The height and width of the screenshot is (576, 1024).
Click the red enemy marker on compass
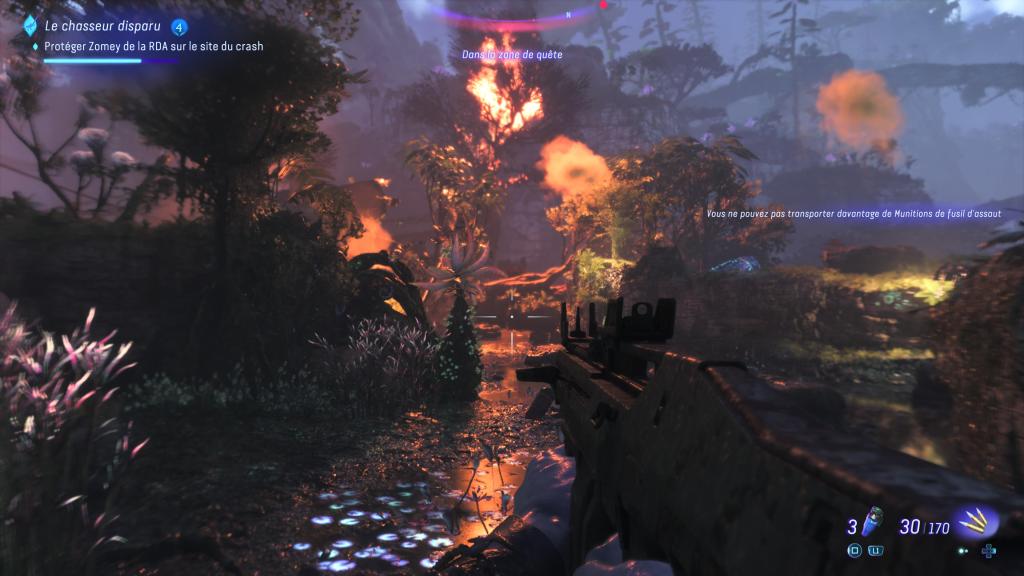pyautogui.click(x=604, y=4)
